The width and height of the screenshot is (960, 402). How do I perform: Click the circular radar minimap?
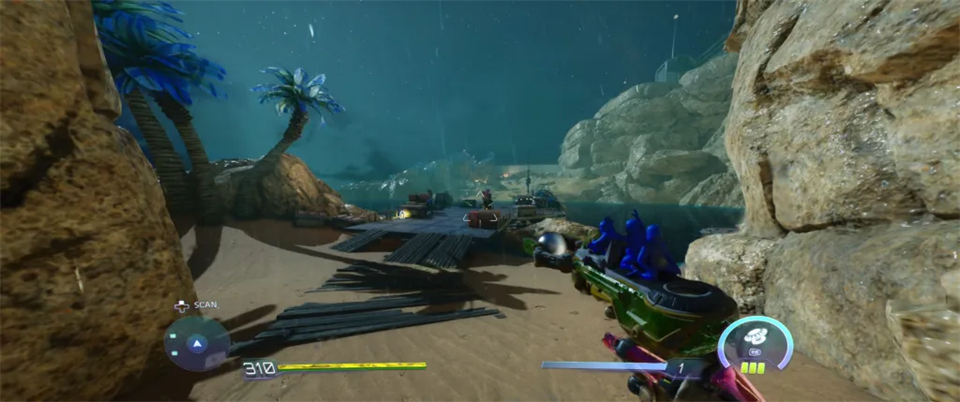tap(197, 343)
